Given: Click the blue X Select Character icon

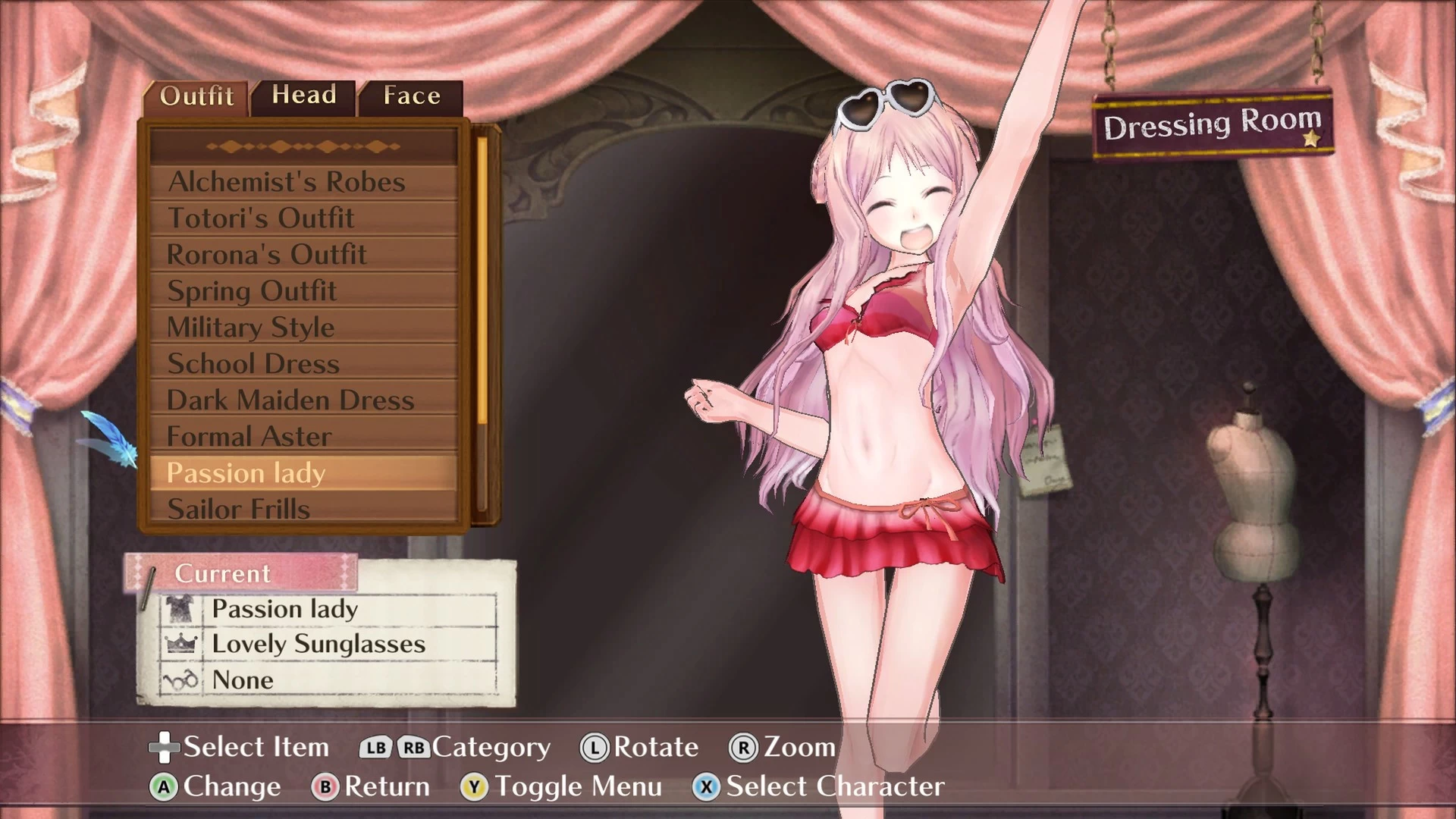Looking at the screenshot, I should tap(707, 786).
